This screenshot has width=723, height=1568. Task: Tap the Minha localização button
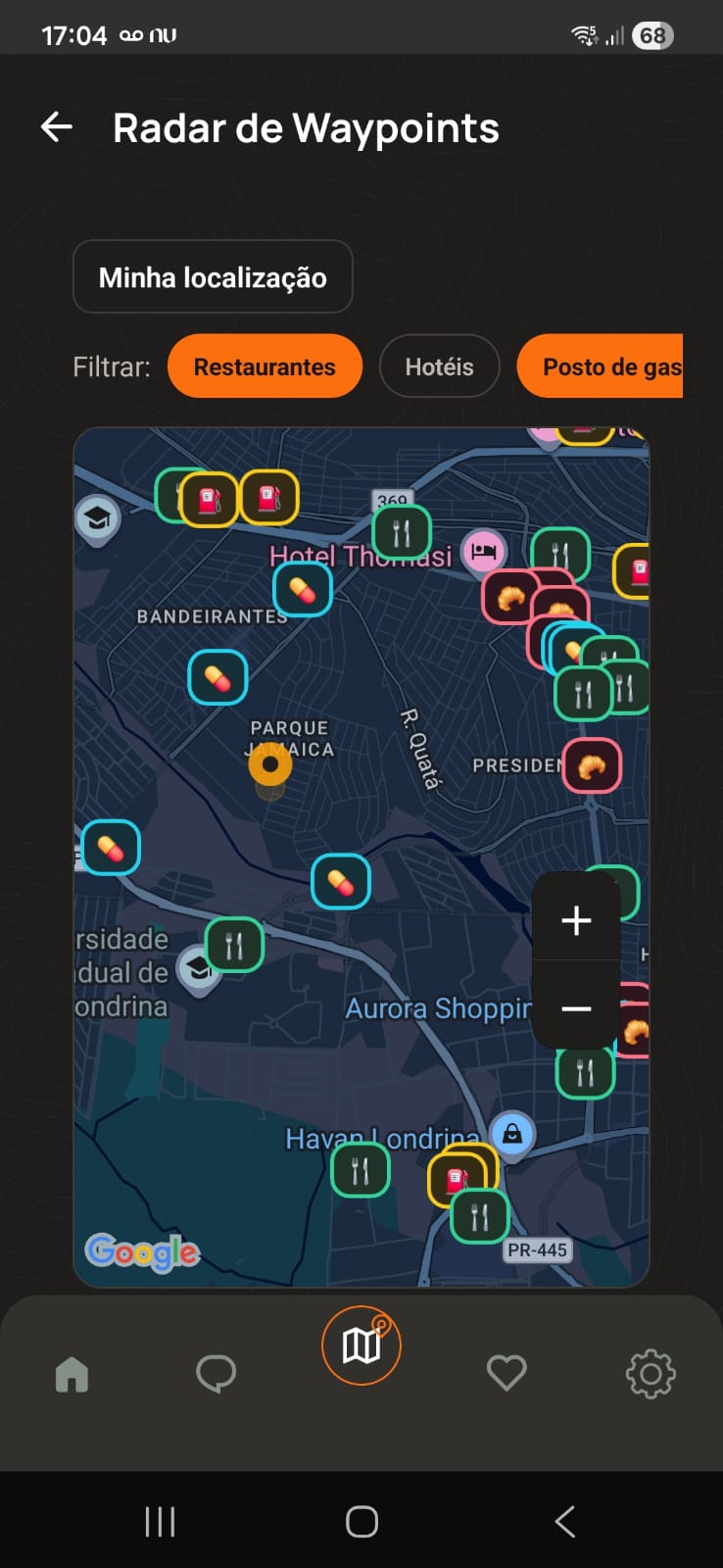coord(213,277)
